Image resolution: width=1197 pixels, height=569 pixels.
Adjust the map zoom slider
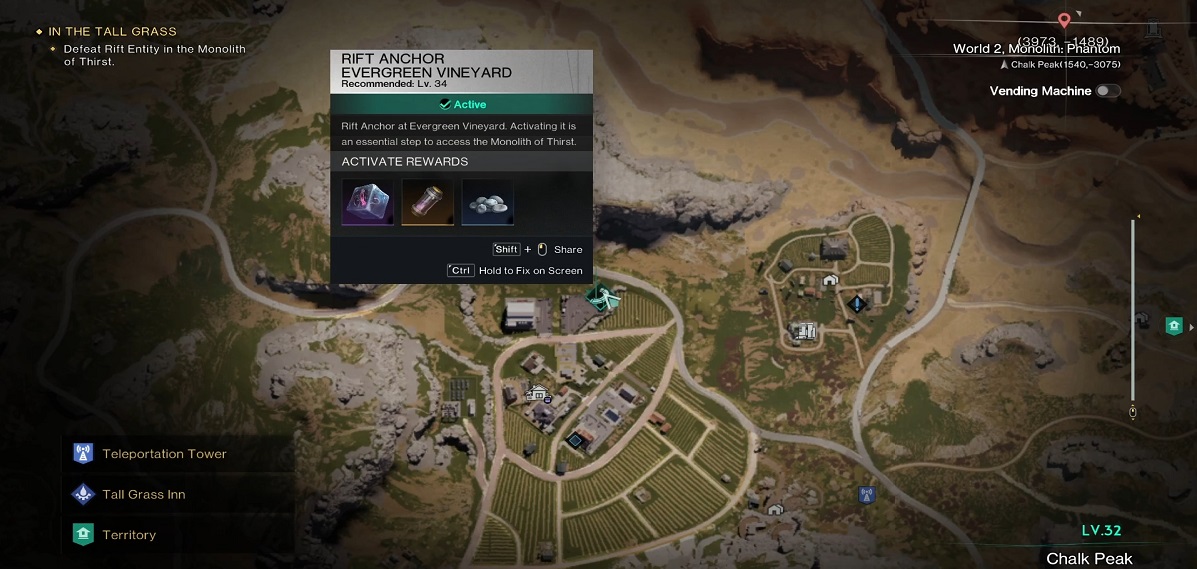click(x=1132, y=310)
